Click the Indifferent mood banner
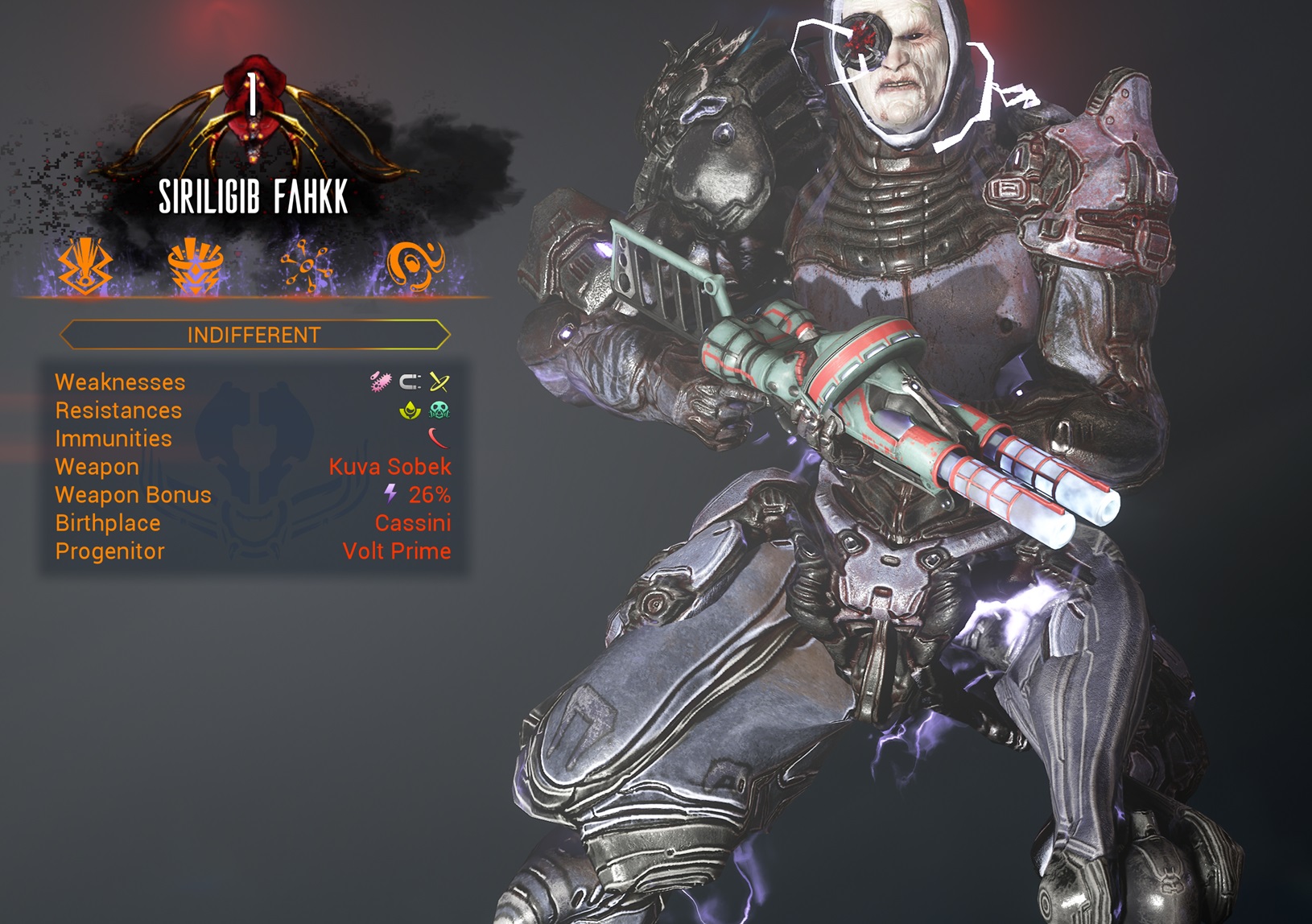 pyautogui.click(x=254, y=335)
